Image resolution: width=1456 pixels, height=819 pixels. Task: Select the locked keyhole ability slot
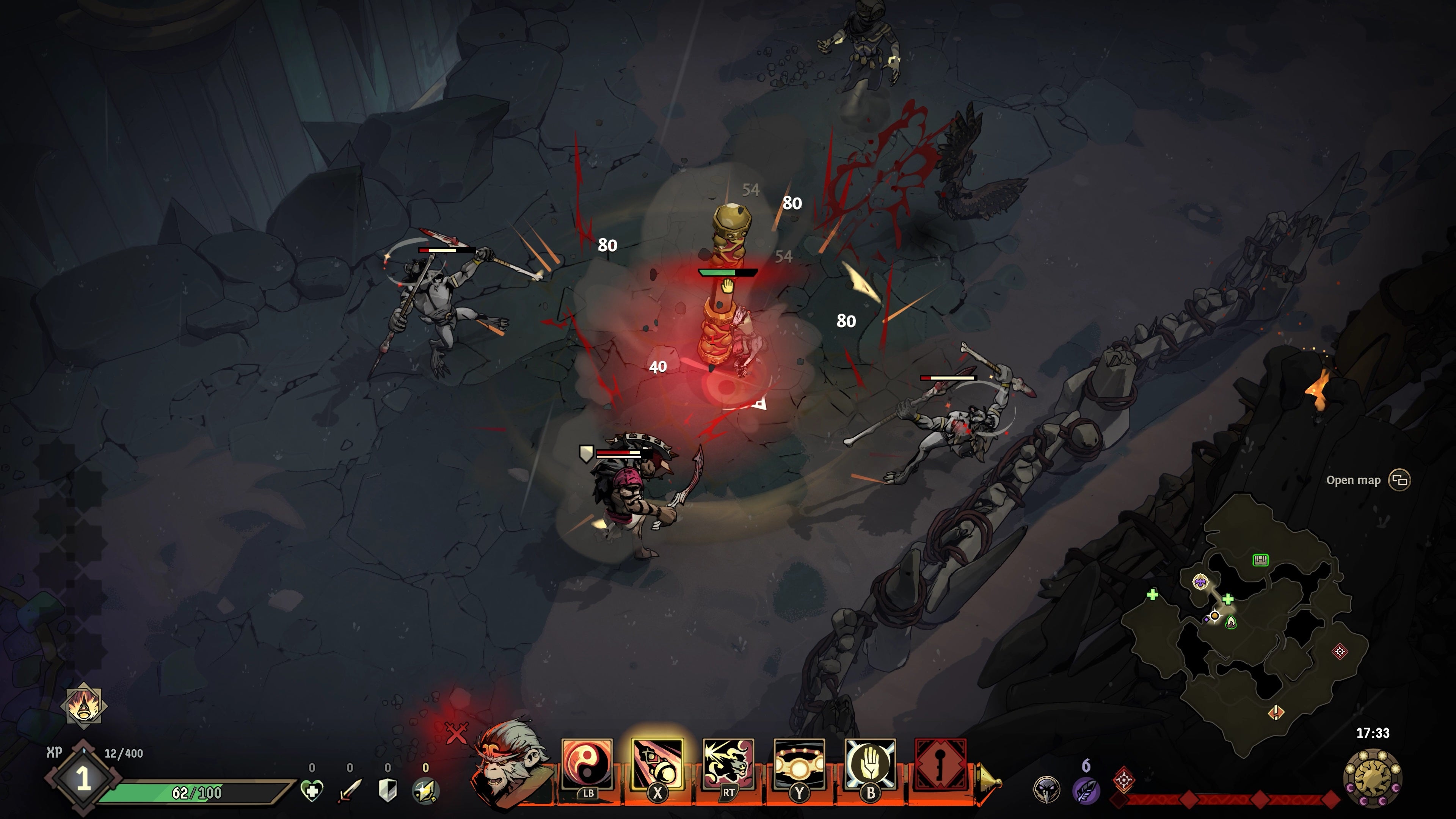pyautogui.click(x=940, y=764)
